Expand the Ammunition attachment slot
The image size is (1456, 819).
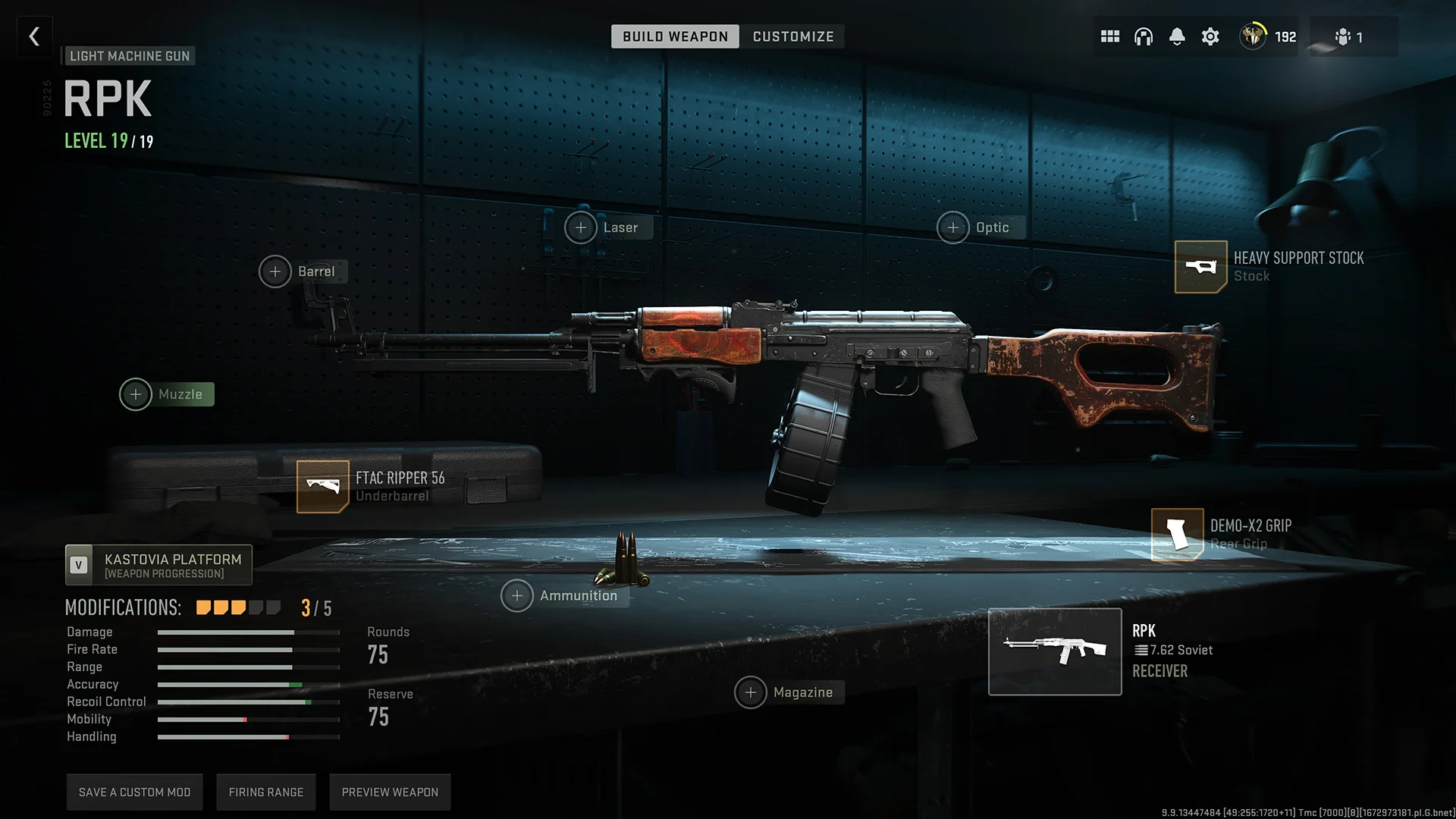pos(516,595)
